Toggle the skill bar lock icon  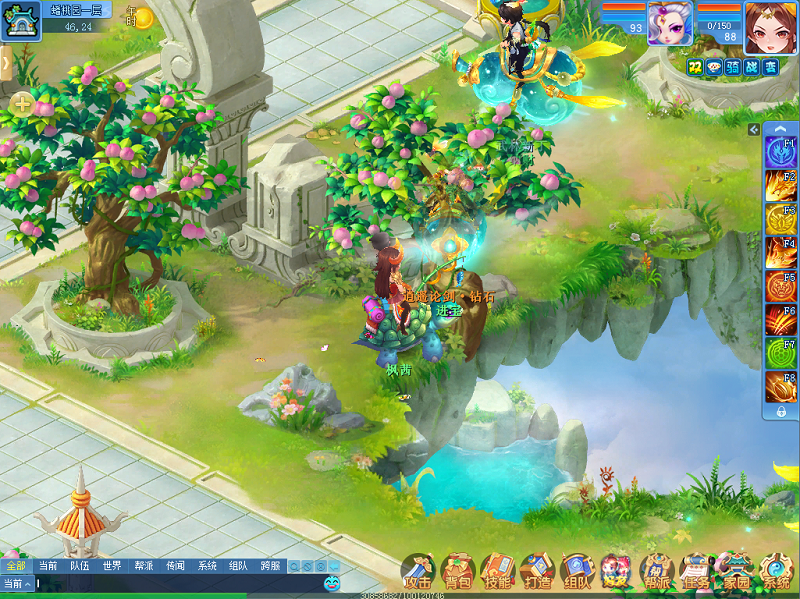click(780, 410)
